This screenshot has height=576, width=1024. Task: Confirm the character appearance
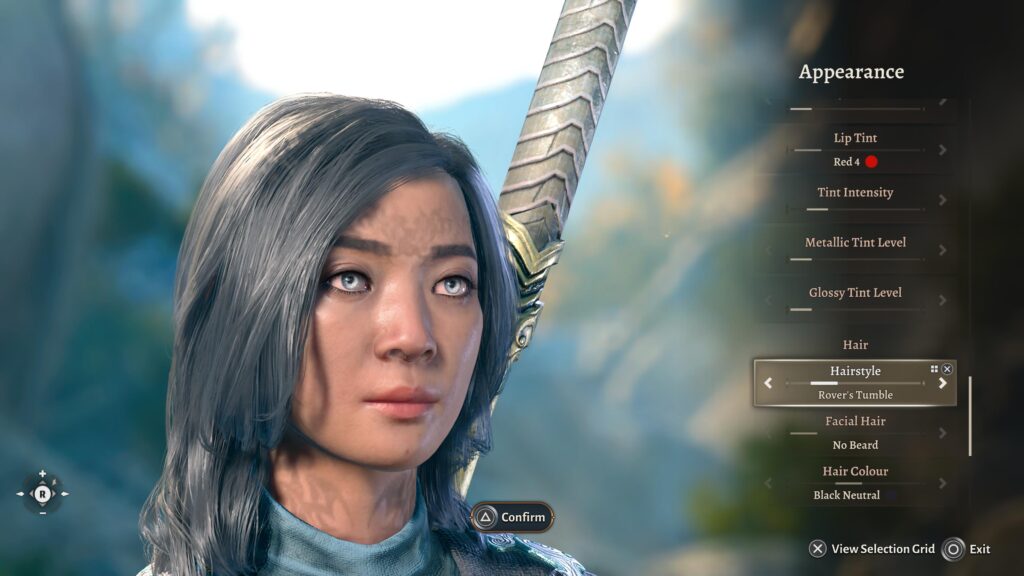tap(512, 517)
